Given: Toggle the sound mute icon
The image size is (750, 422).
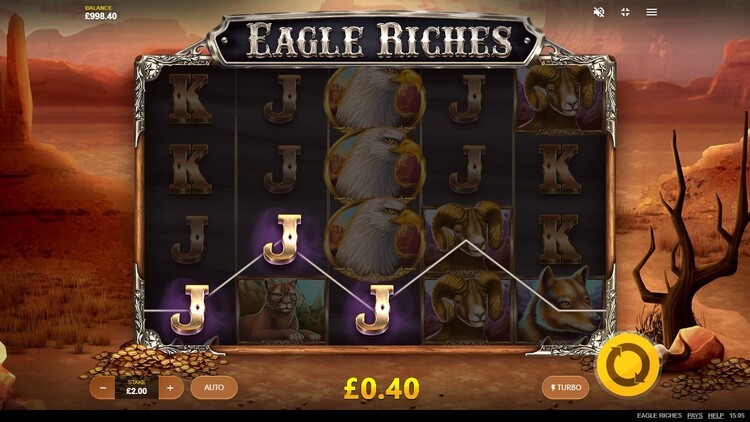Looking at the screenshot, I should pos(599,12).
